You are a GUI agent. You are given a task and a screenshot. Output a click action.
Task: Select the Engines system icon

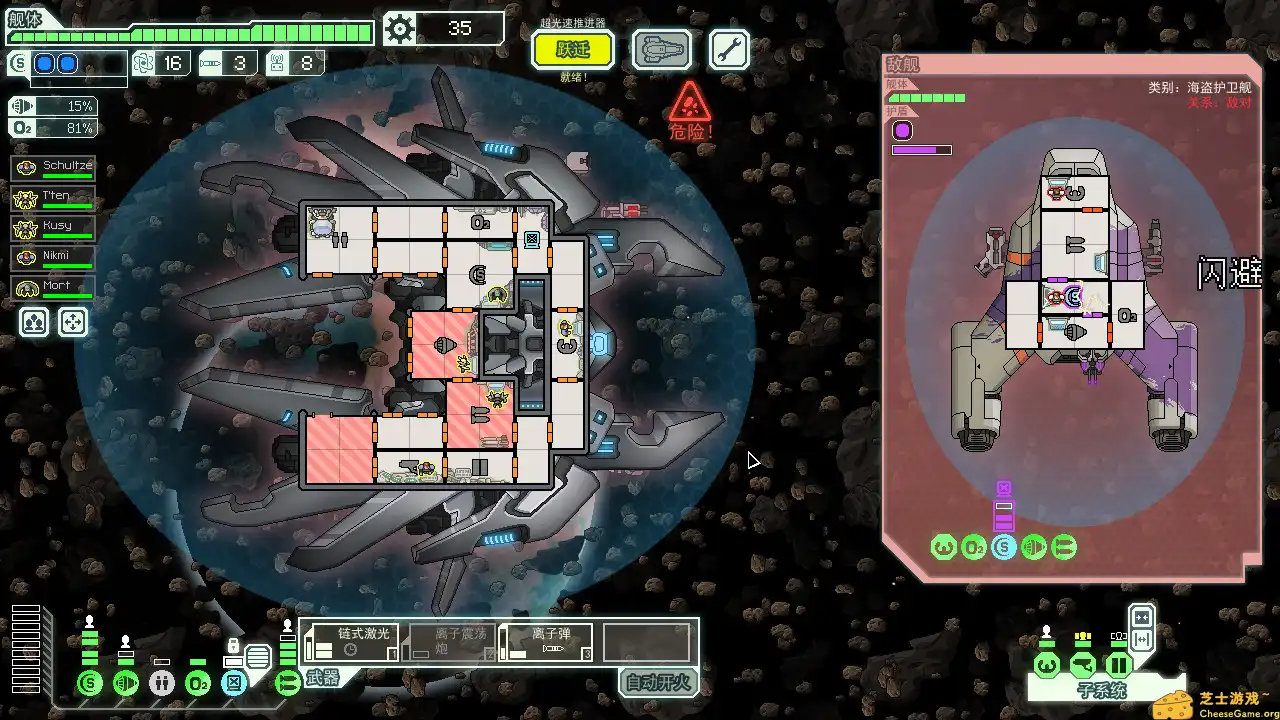126,683
